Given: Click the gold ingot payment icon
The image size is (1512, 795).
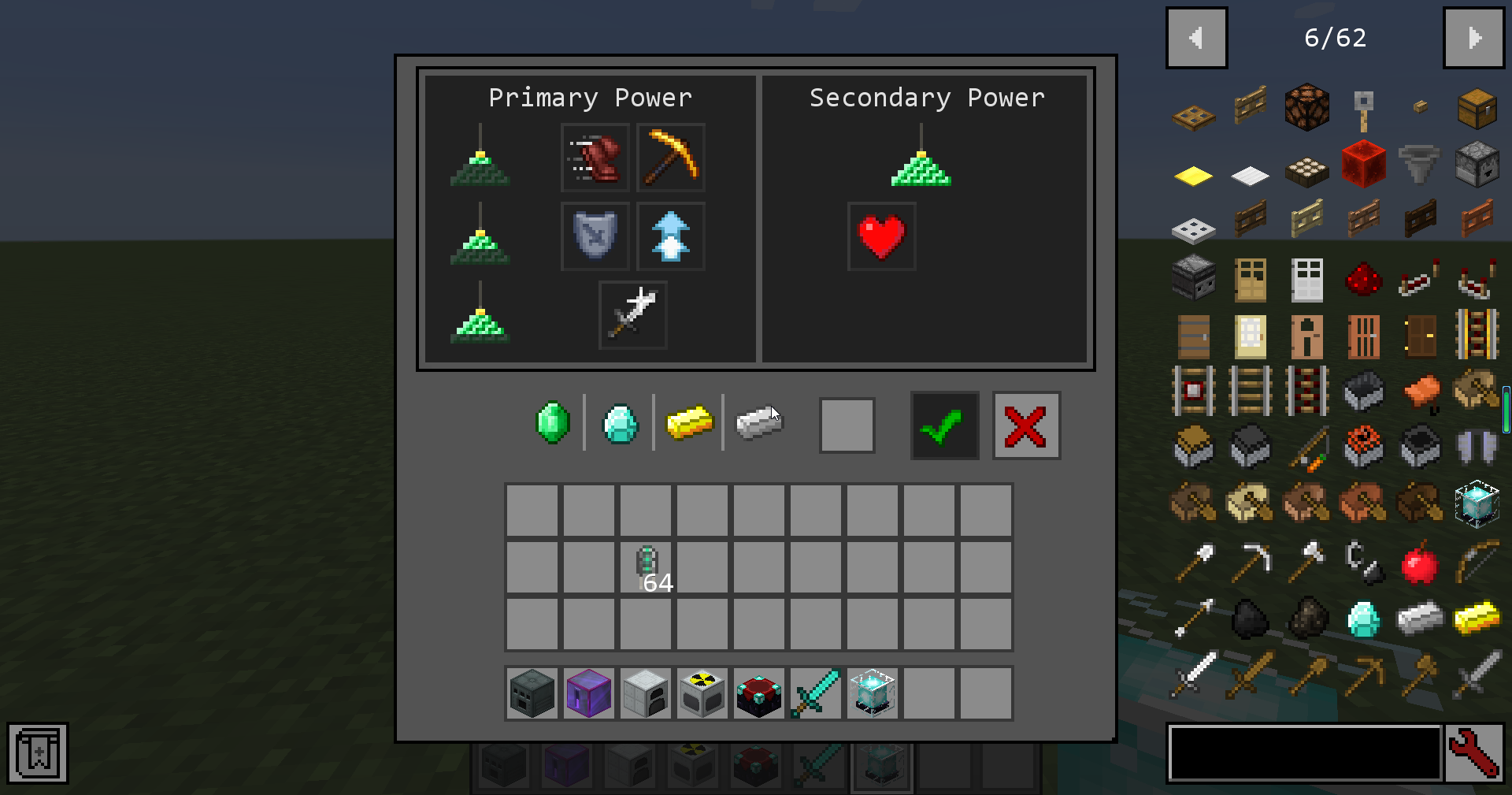Looking at the screenshot, I should coord(691,425).
